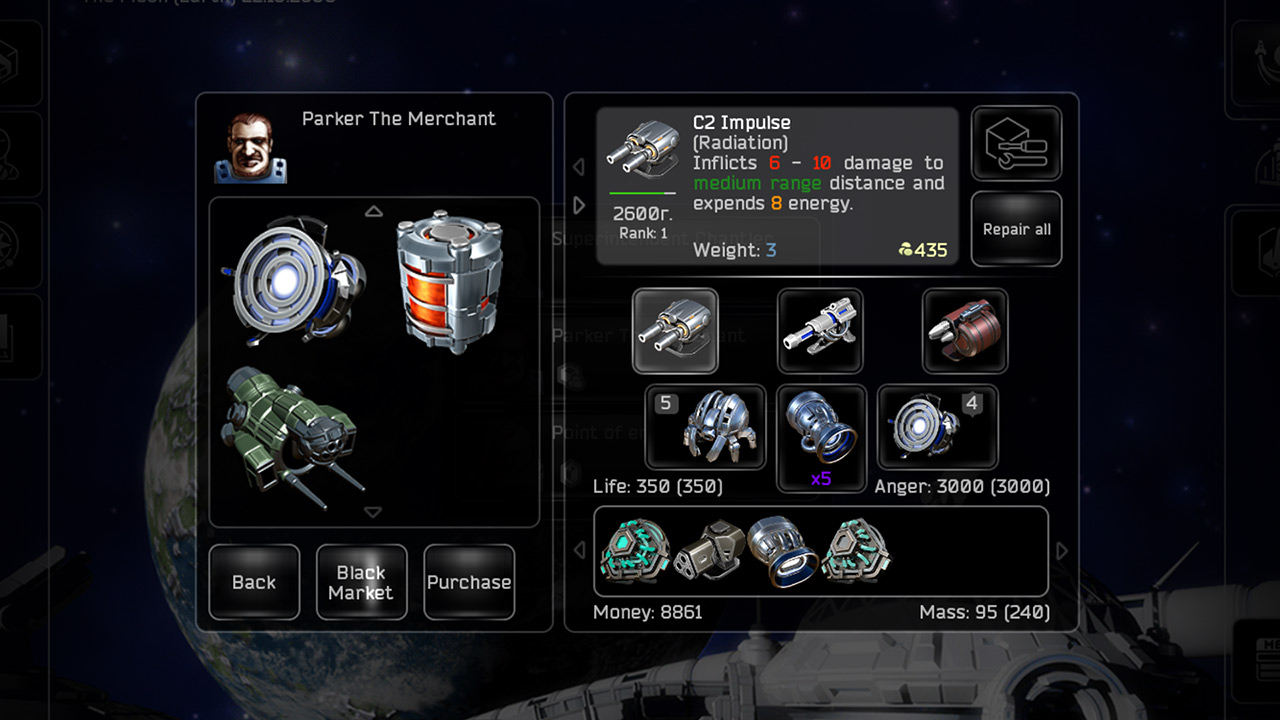
Task: Select the blue-striped cannon weapon slot
Action: (x=820, y=331)
